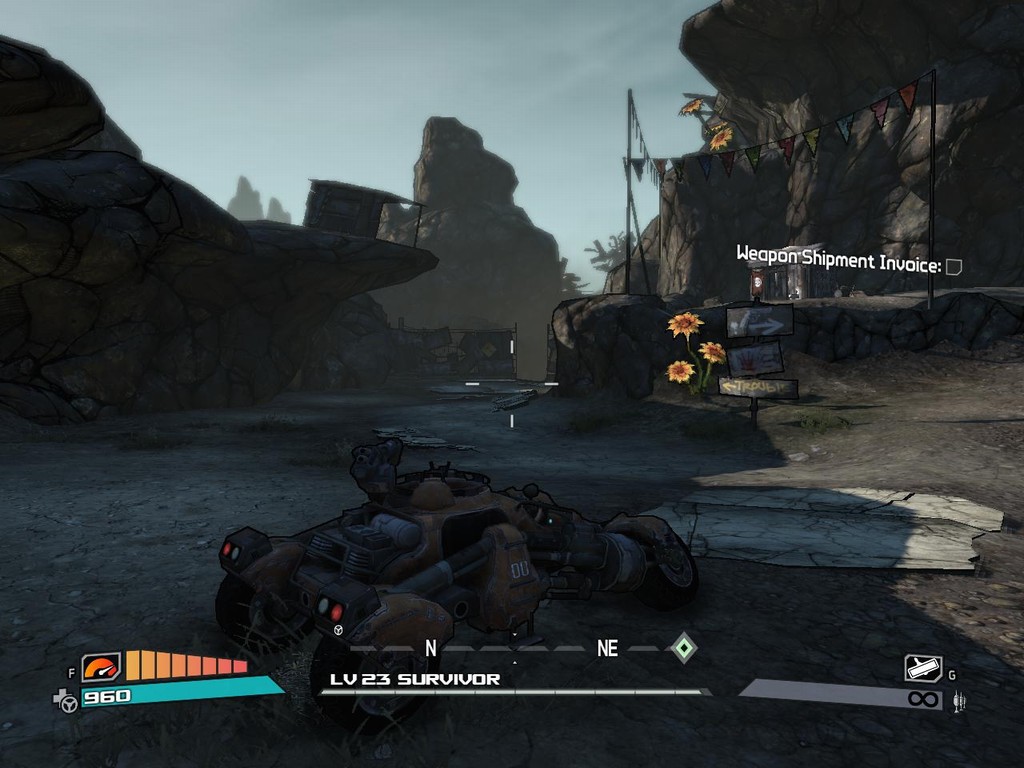Image resolution: width=1024 pixels, height=768 pixels.
Task: Select the vehicle rocket launcher weapon icon
Action: click(923, 668)
